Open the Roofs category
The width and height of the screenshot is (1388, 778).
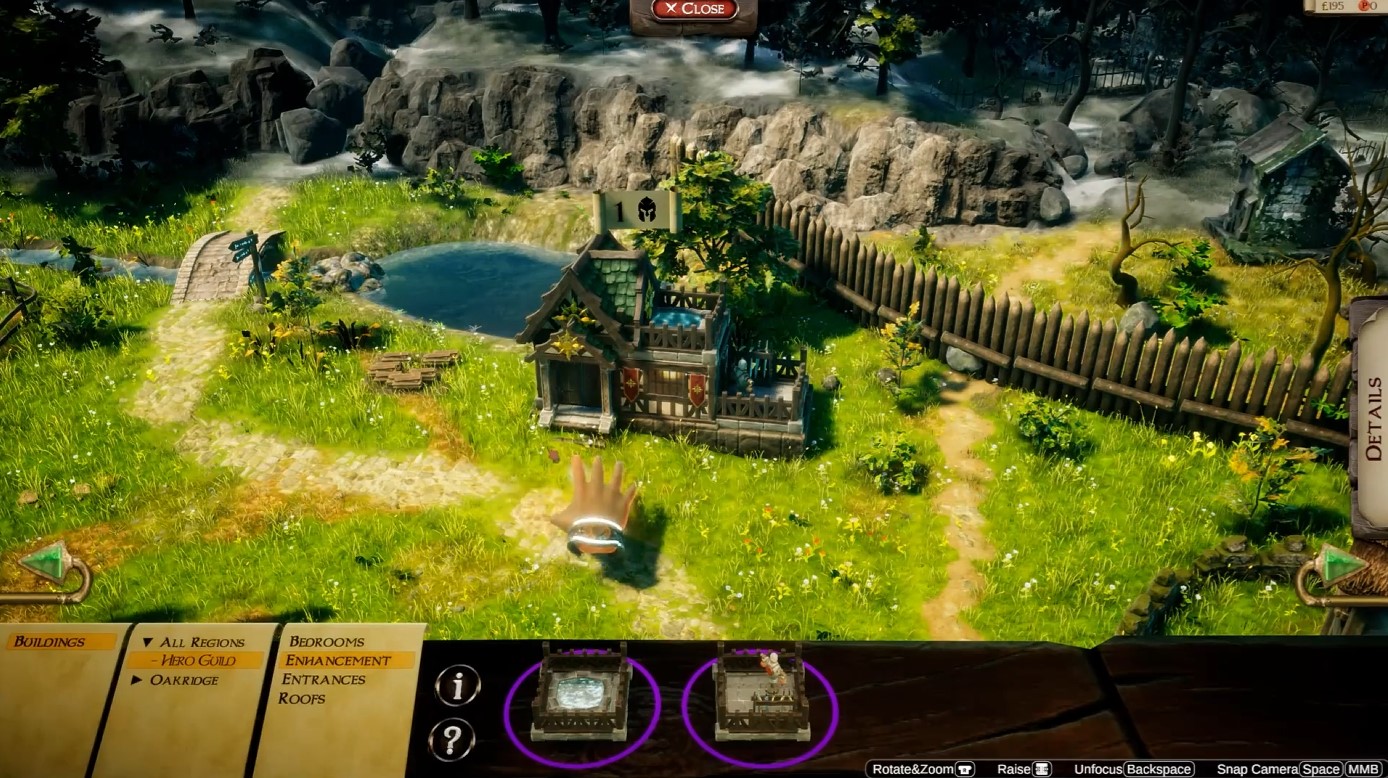[x=301, y=698]
